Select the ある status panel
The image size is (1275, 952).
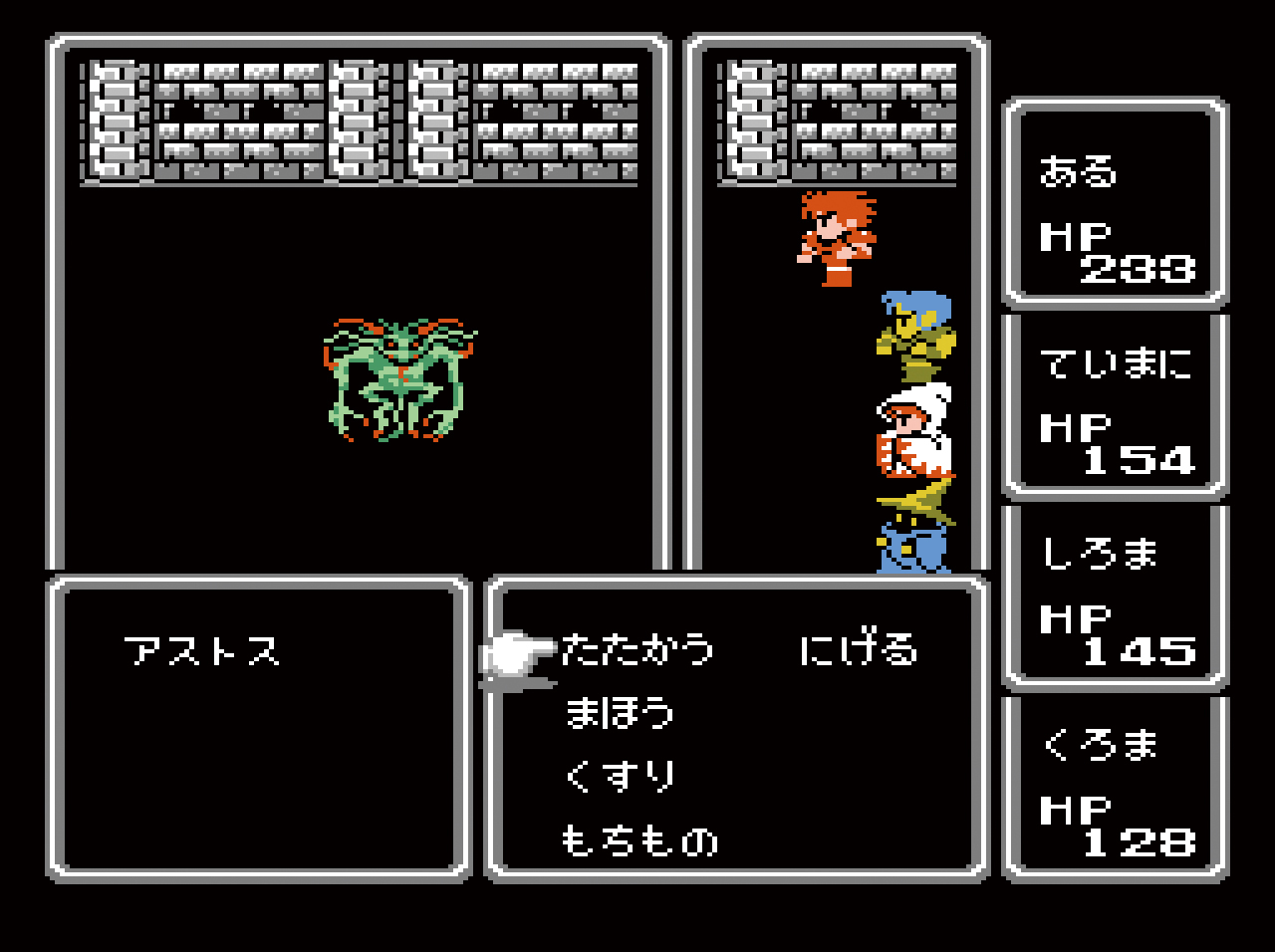1116,199
